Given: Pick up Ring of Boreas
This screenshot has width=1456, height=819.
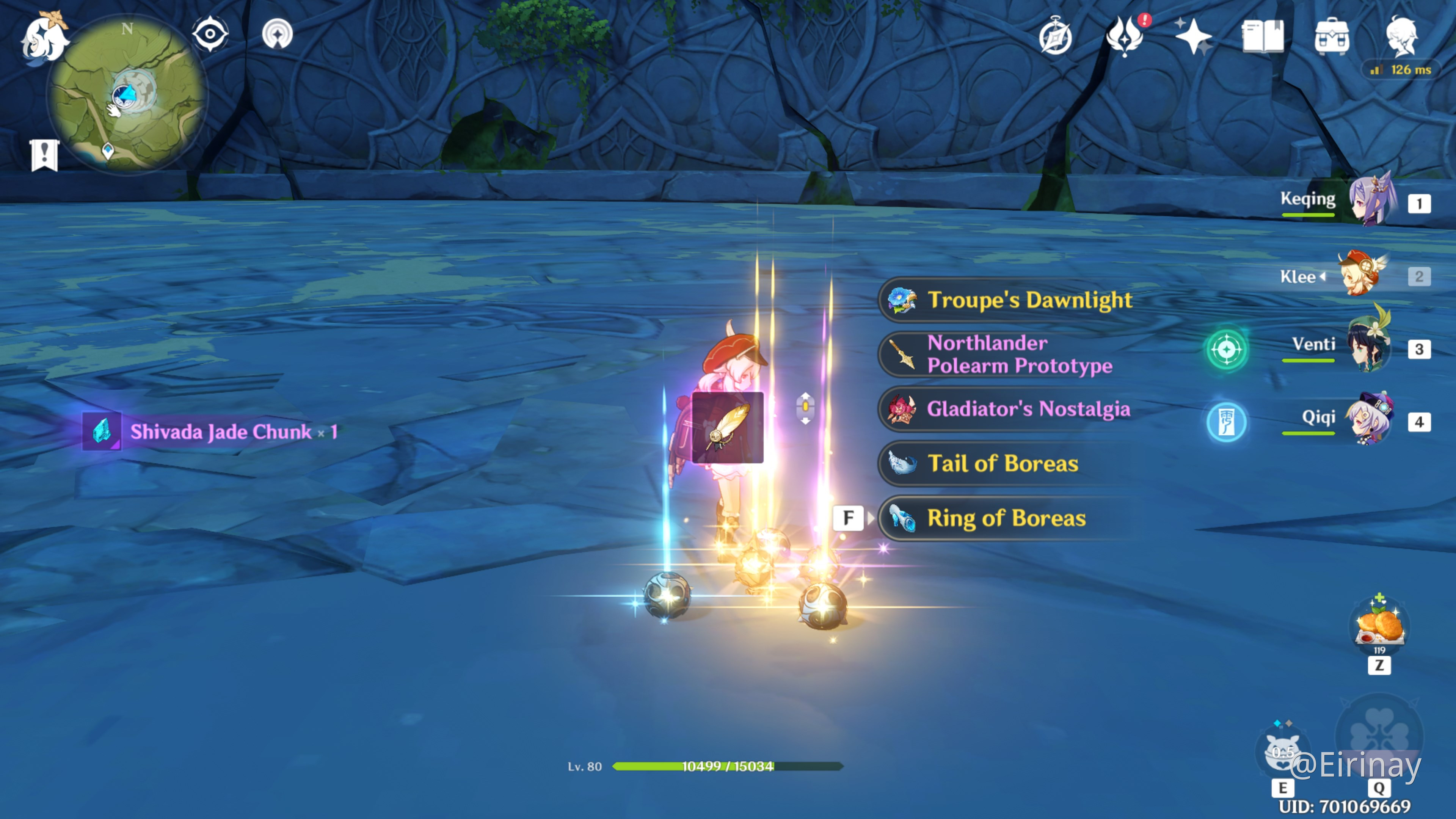Looking at the screenshot, I should (1006, 518).
